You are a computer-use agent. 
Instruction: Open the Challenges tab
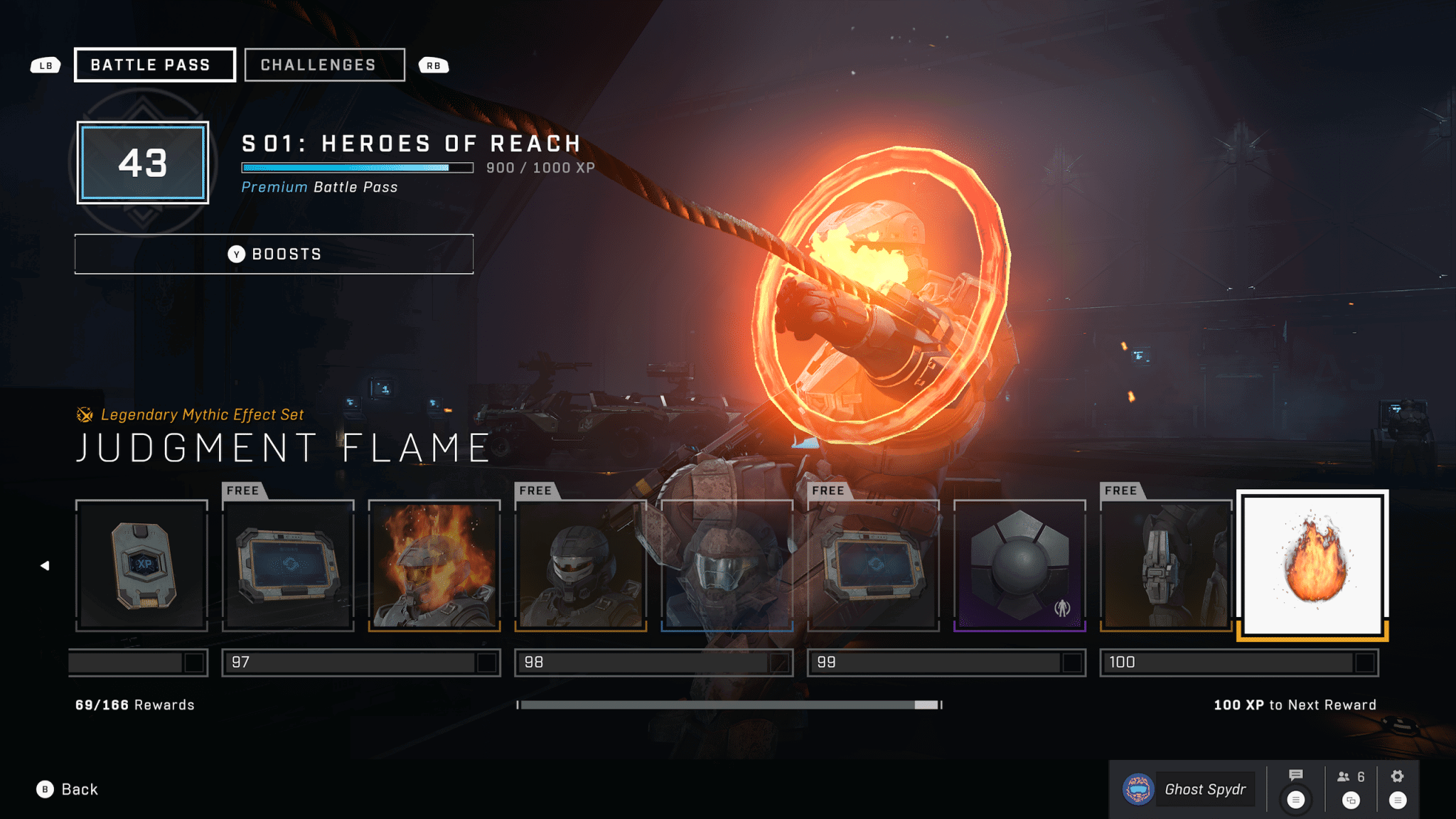(x=324, y=65)
